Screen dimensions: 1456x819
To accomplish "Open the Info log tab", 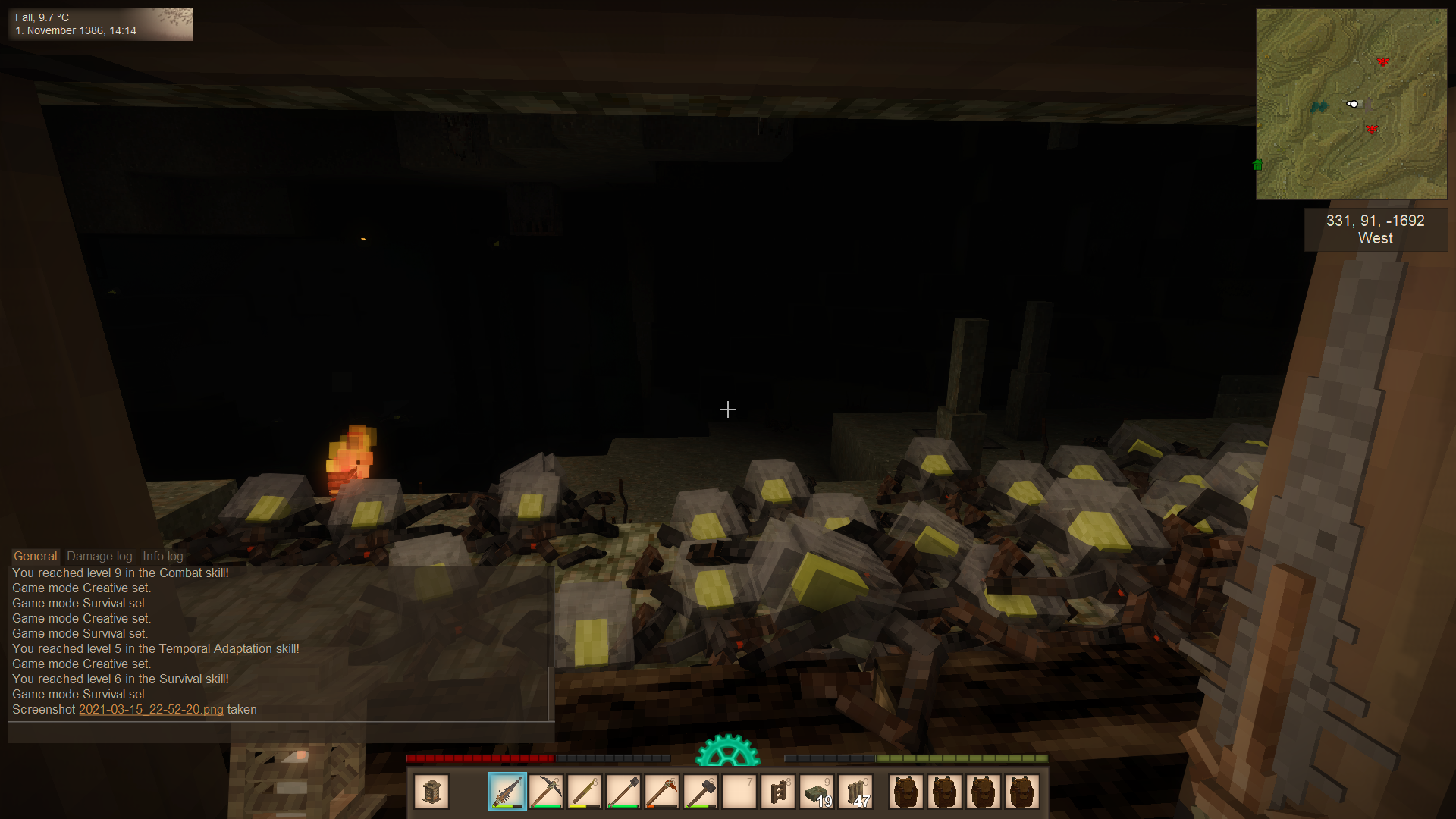I will pos(162,556).
